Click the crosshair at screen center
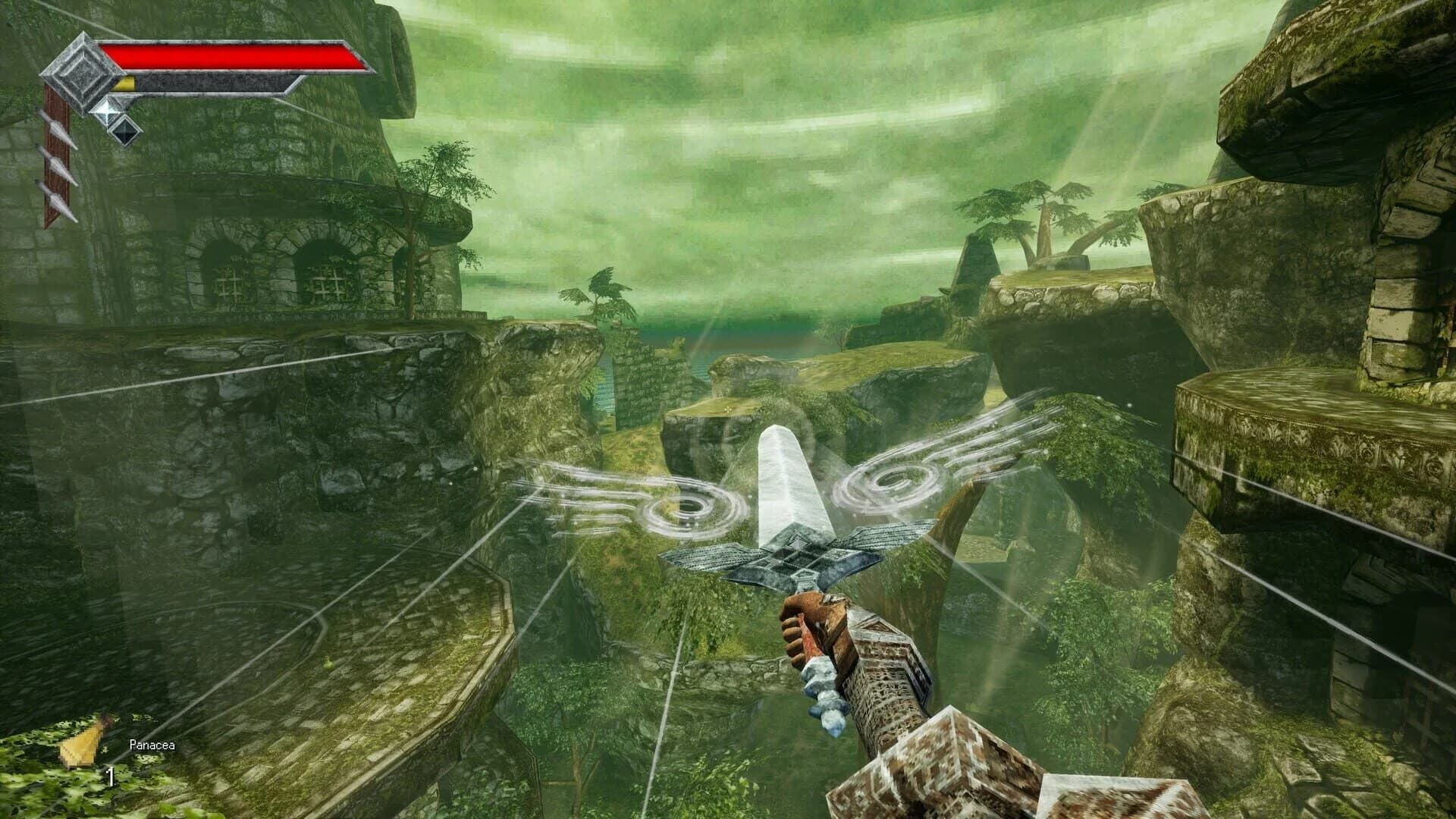Screen dimensions: 1456x819 pyautogui.click(x=728, y=409)
